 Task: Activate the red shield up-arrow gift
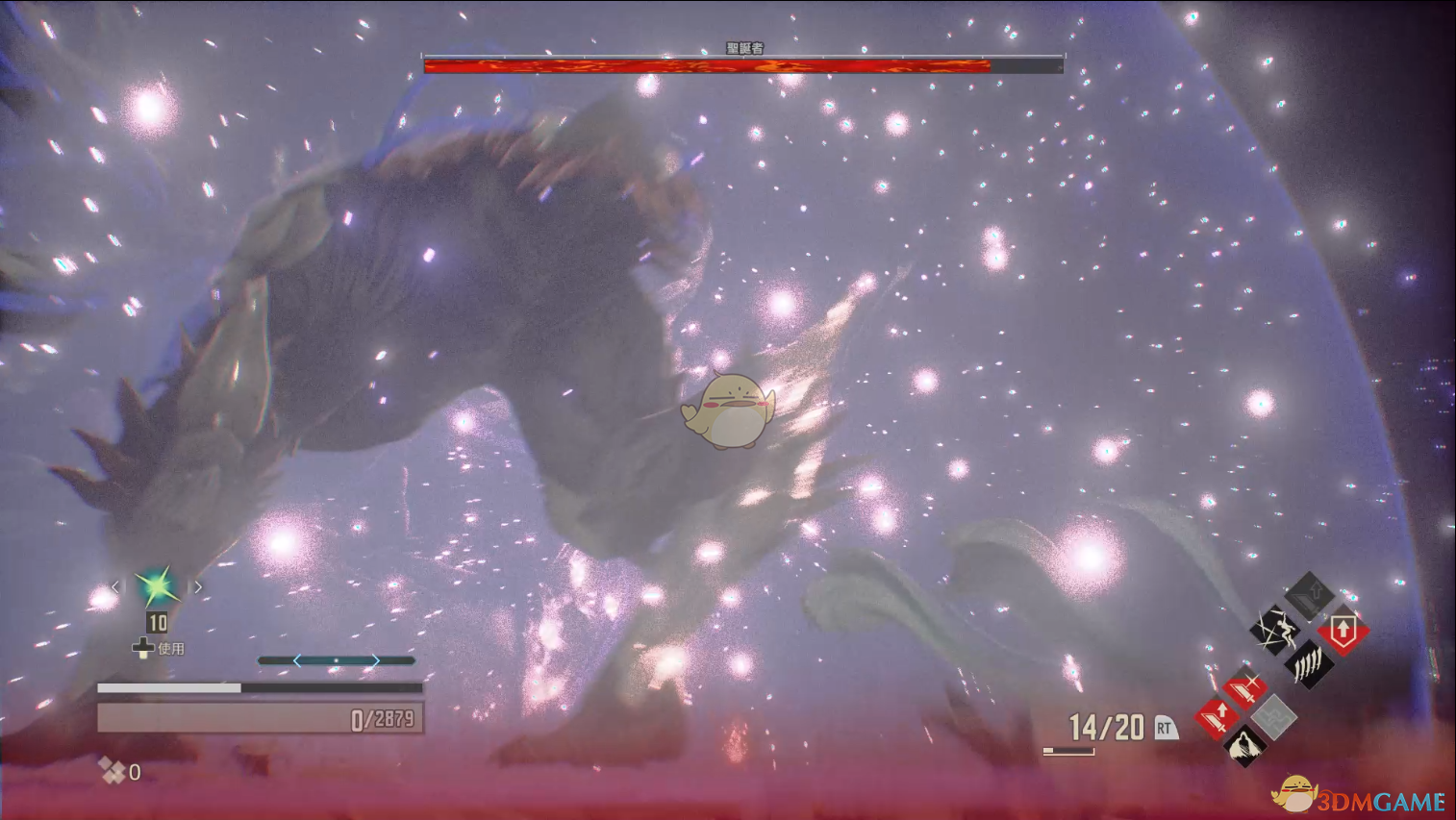tap(1343, 632)
